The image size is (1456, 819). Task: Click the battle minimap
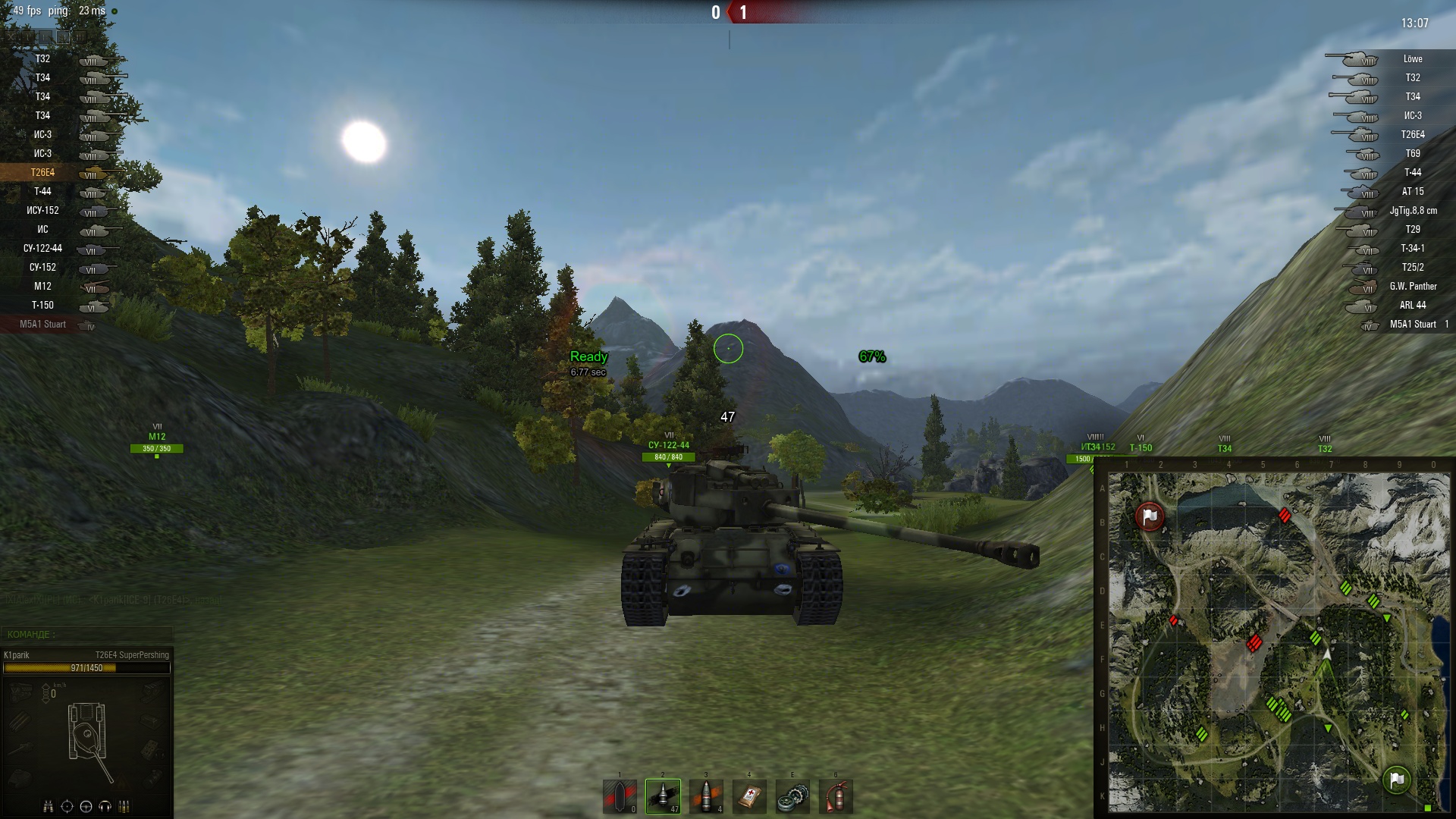coord(1279,642)
